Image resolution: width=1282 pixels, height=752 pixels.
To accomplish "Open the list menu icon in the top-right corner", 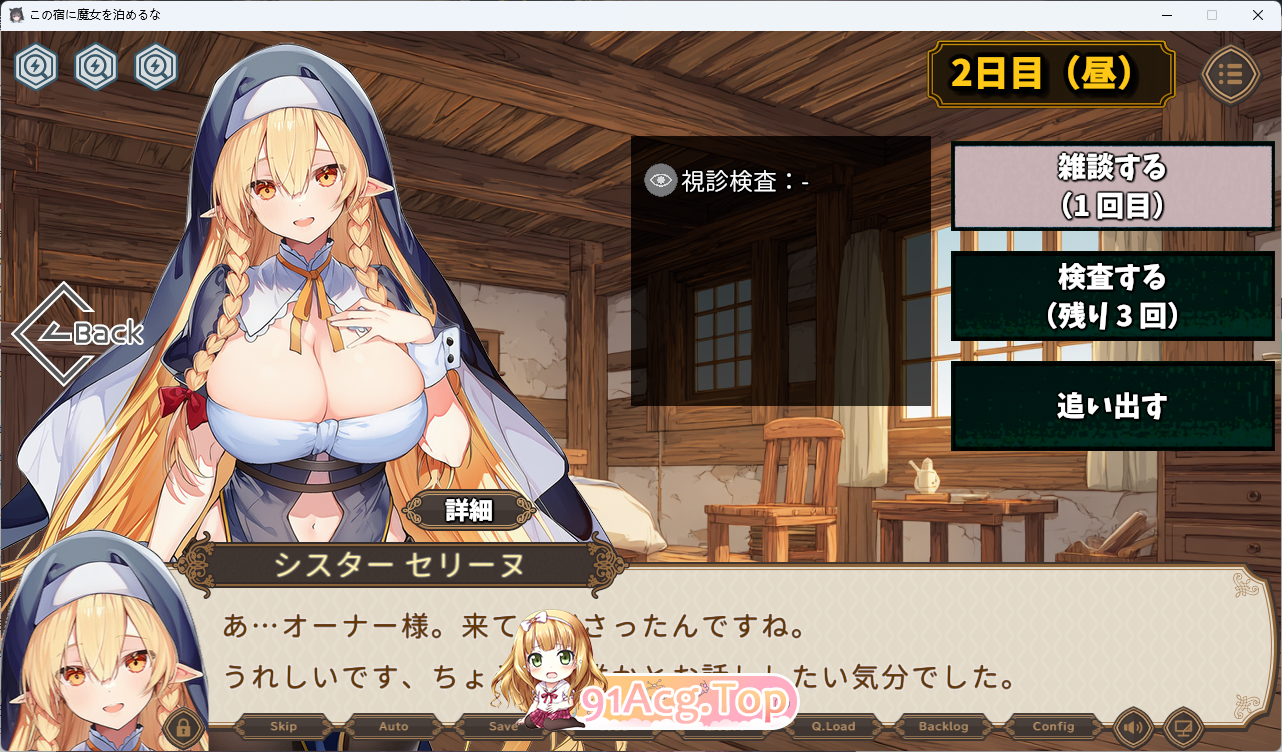I will [1231, 74].
